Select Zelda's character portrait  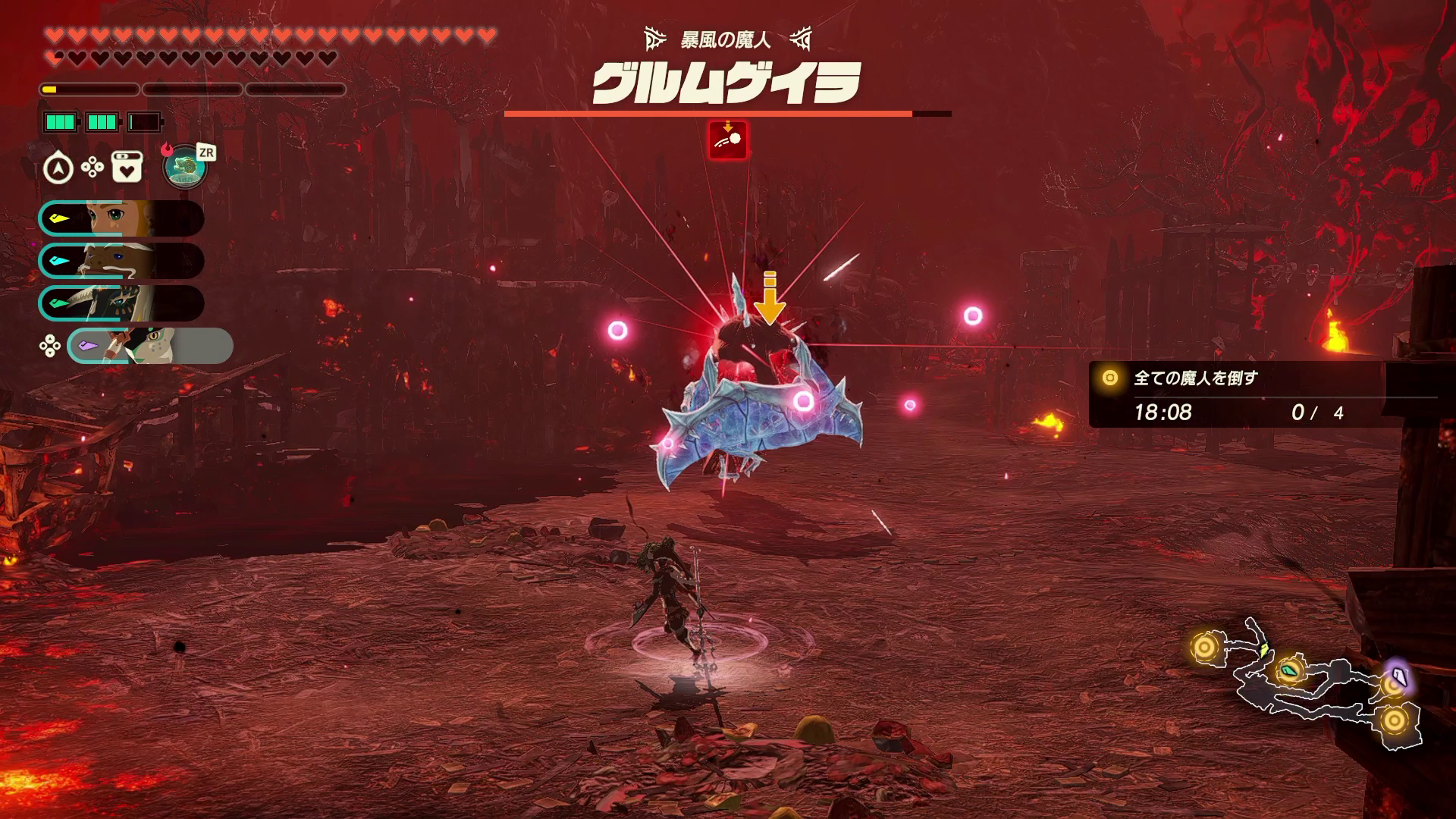coord(121,219)
